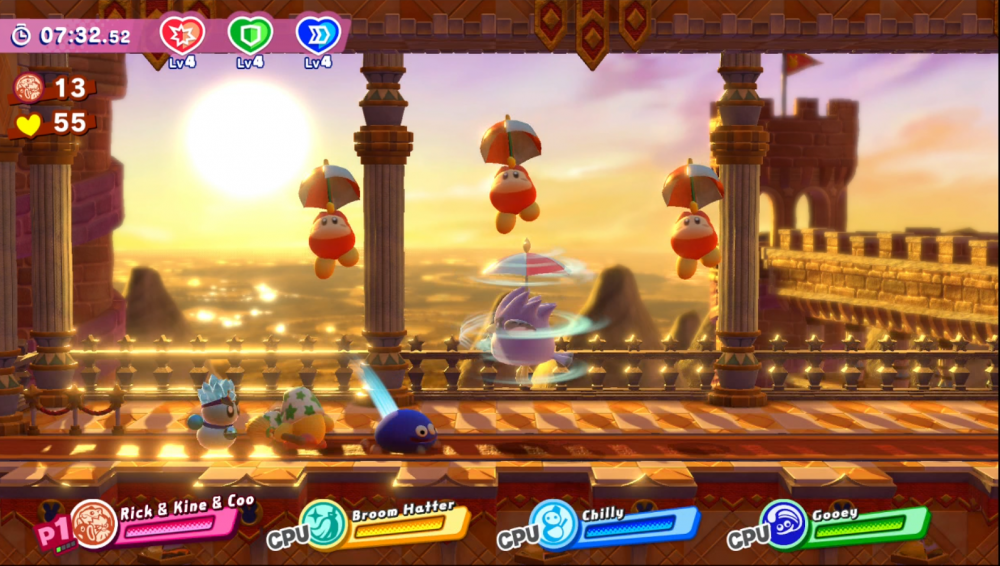Click the green shield heart icon
The image size is (1000, 566).
(x=250, y=35)
